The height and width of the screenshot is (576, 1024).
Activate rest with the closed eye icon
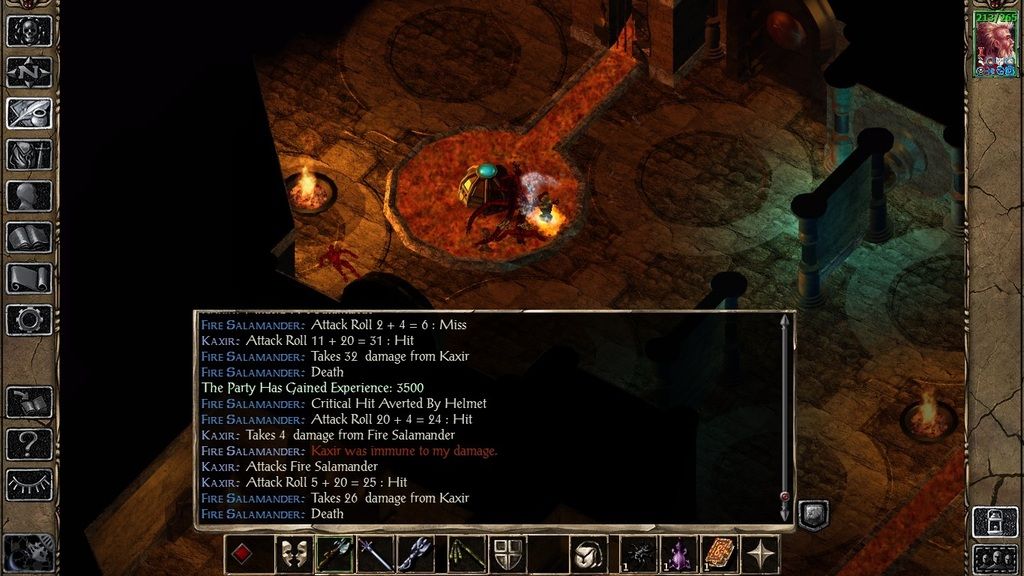[29, 484]
